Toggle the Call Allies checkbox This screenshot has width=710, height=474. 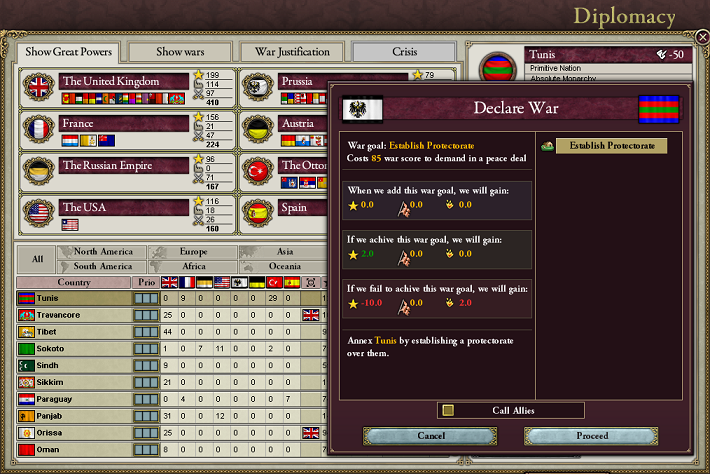[449, 410]
